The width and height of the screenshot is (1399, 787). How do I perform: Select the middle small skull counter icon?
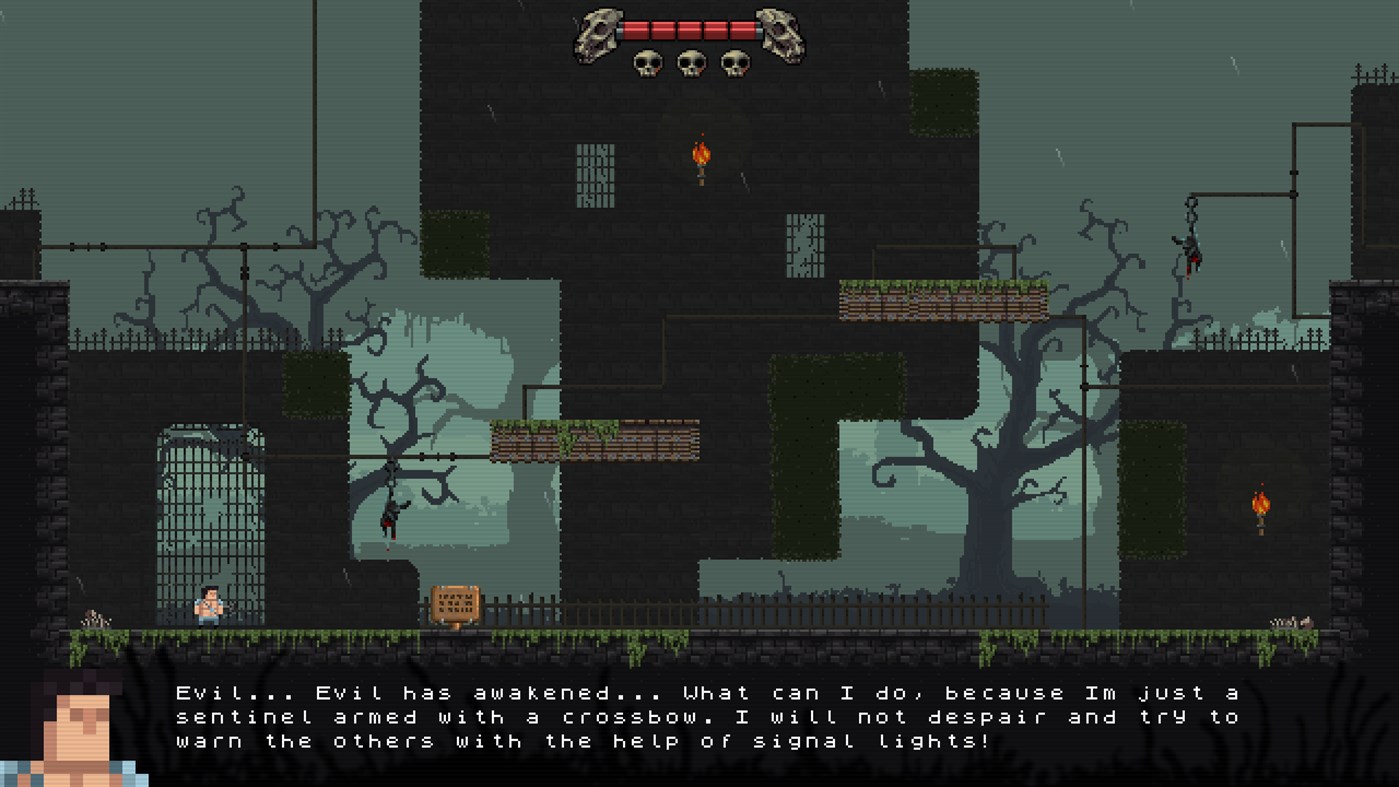coord(691,62)
